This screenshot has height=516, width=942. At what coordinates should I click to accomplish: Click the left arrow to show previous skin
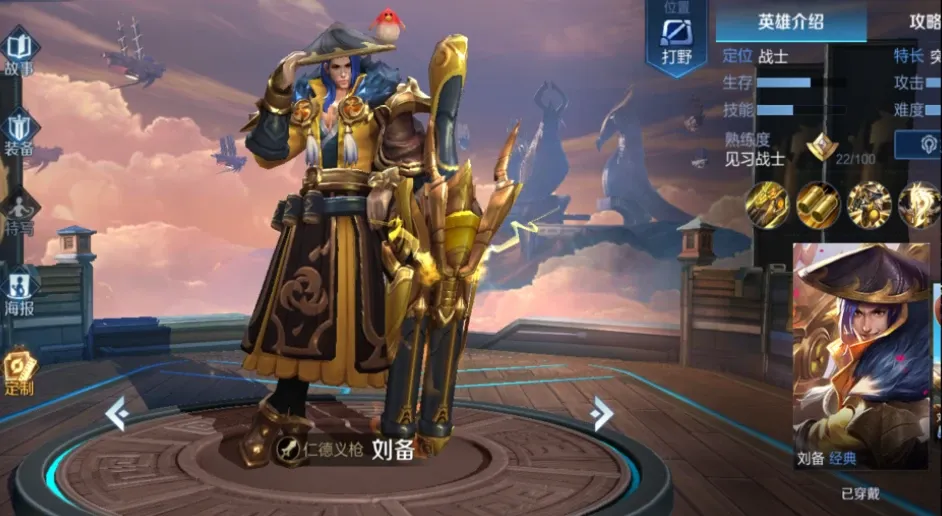point(116,412)
